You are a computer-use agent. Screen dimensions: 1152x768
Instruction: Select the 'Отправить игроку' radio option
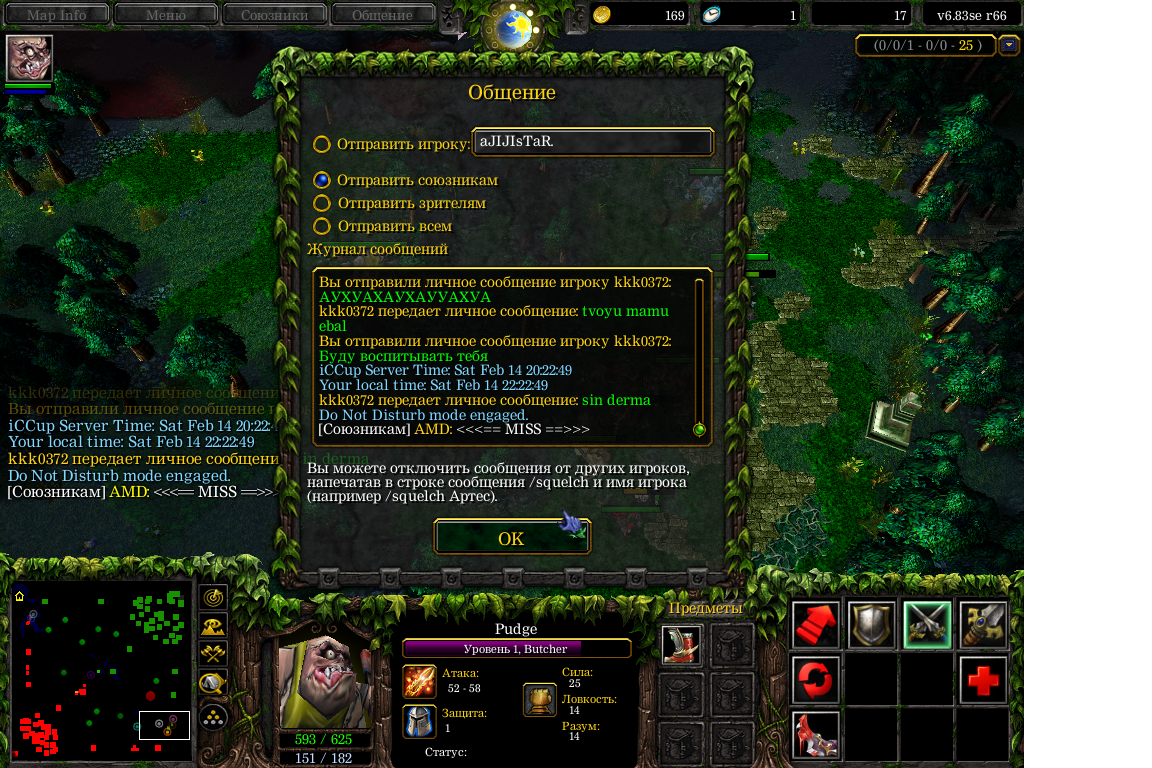[322, 144]
